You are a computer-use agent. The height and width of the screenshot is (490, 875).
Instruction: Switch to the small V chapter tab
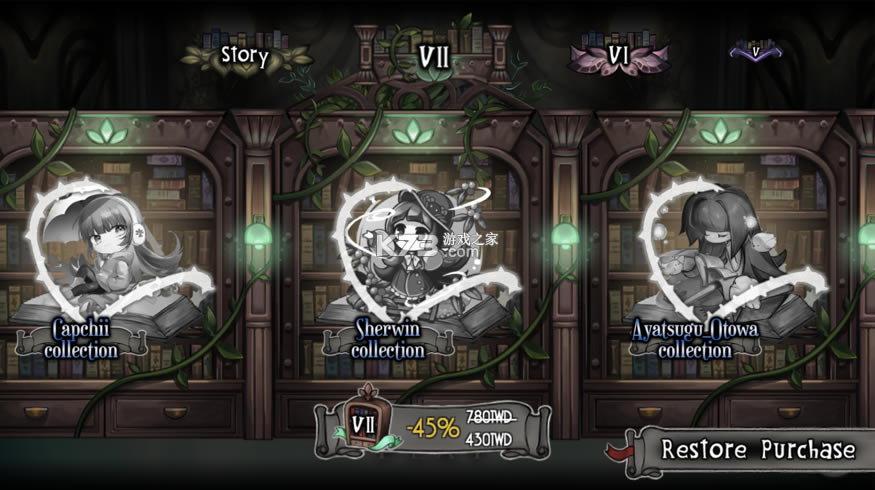coord(756,48)
